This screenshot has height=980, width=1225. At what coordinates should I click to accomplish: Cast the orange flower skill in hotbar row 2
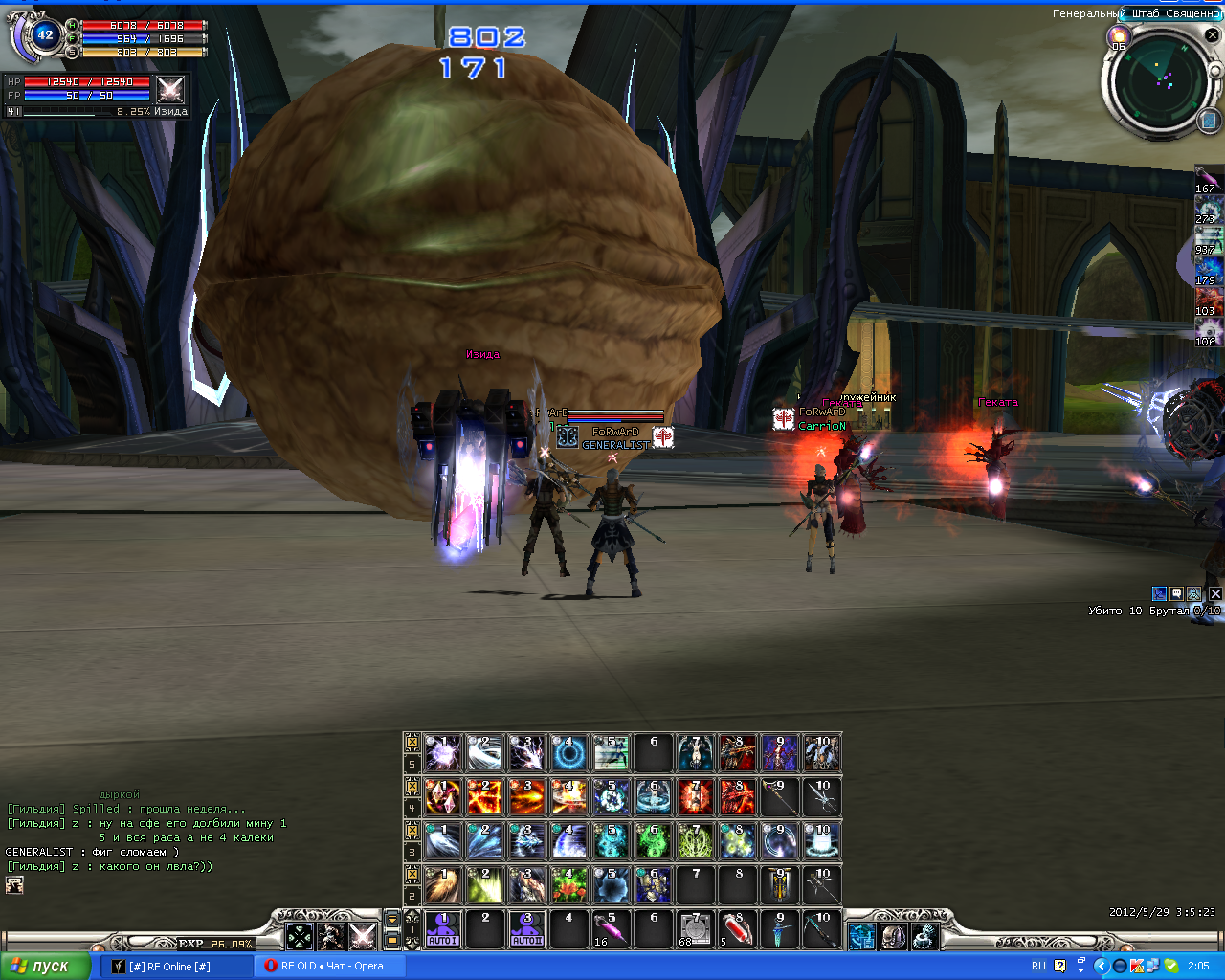569,885
